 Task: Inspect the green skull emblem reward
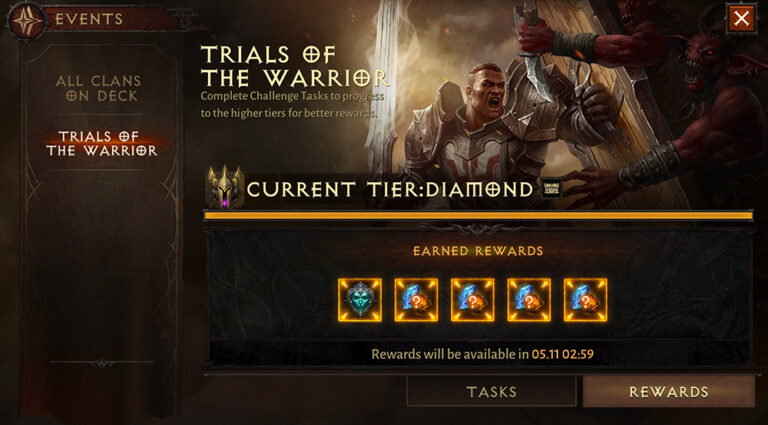[x=359, y=300]
